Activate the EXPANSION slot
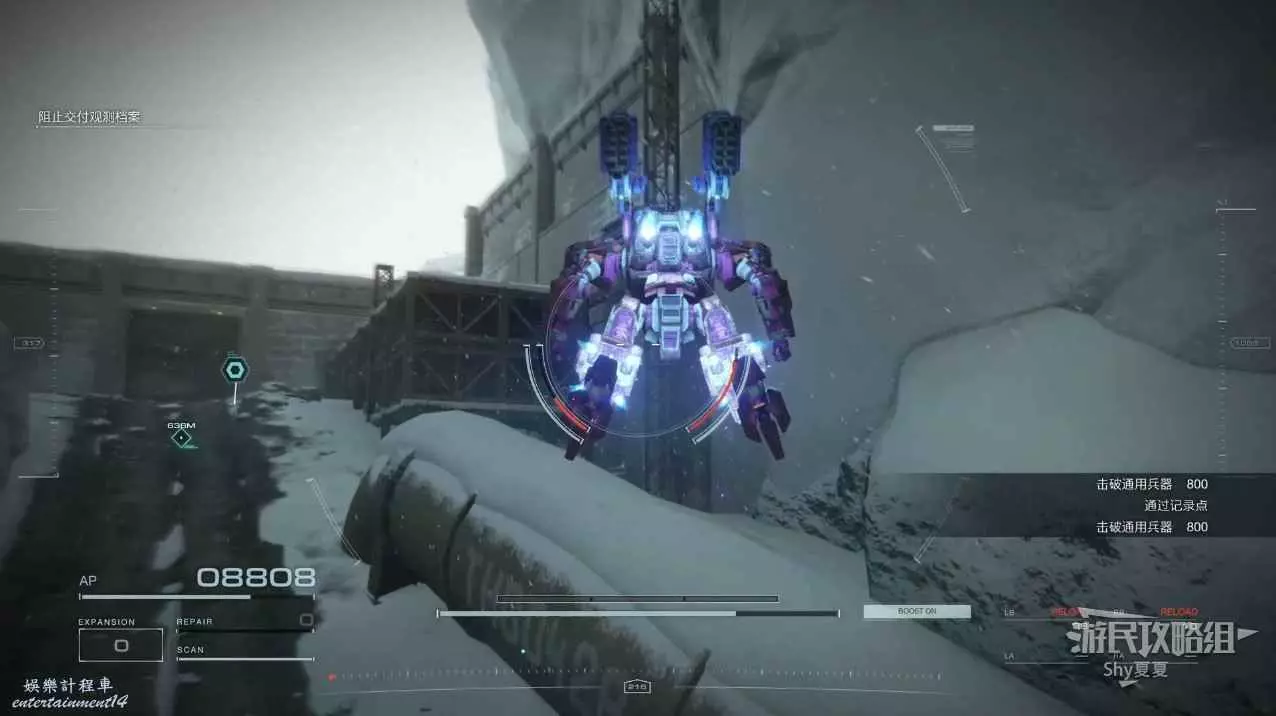 (121, 645)
